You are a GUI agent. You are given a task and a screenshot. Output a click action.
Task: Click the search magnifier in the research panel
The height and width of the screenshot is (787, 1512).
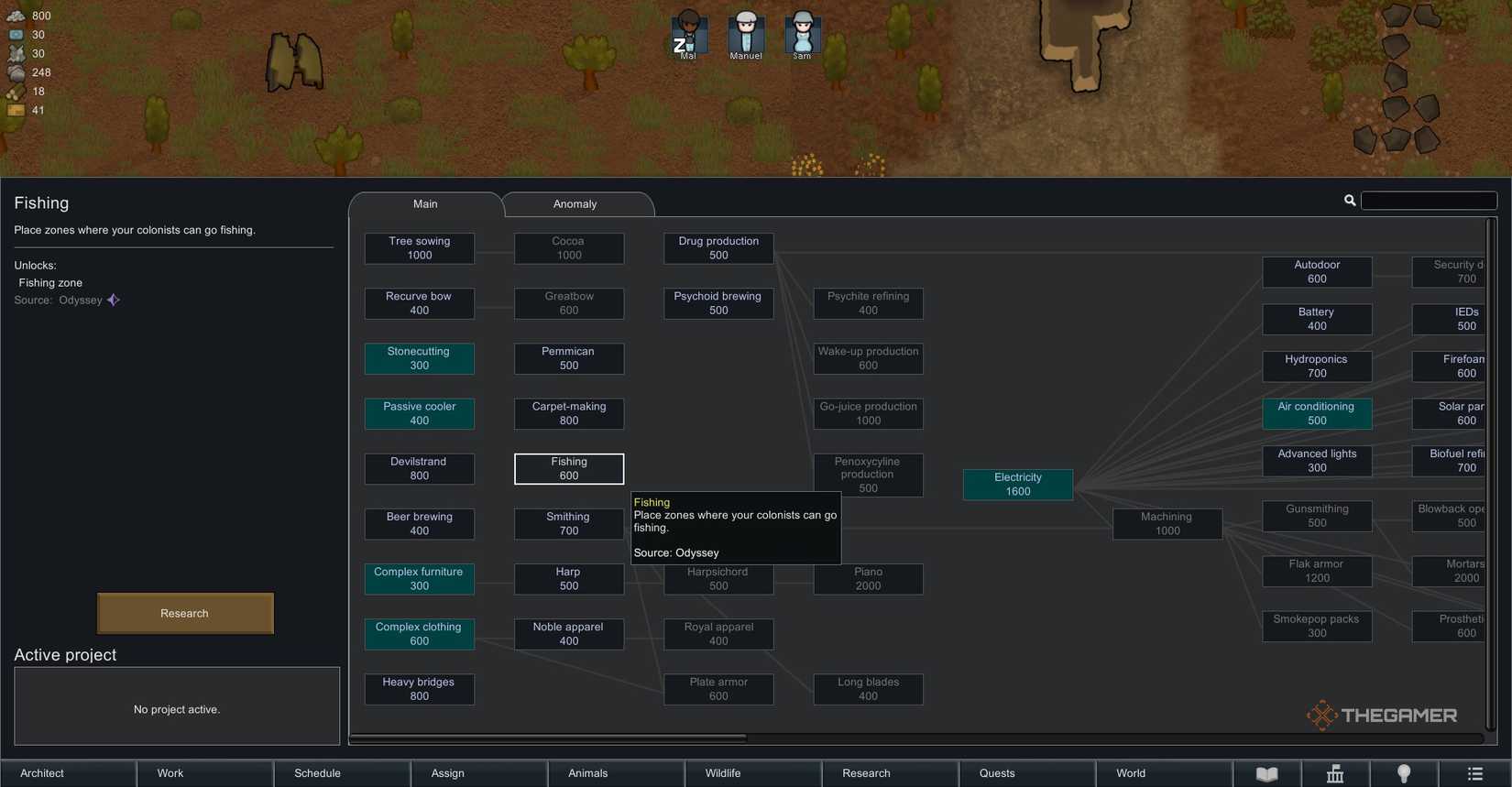[1350, 200]
